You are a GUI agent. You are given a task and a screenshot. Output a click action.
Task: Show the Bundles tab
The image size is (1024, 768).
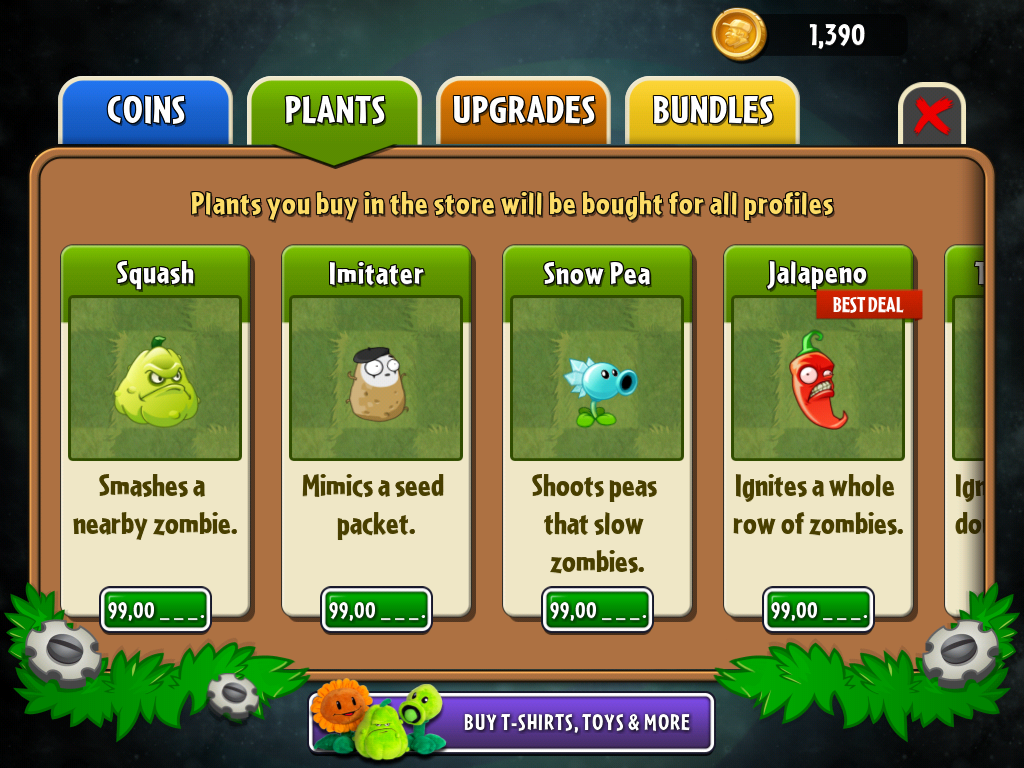712,110
